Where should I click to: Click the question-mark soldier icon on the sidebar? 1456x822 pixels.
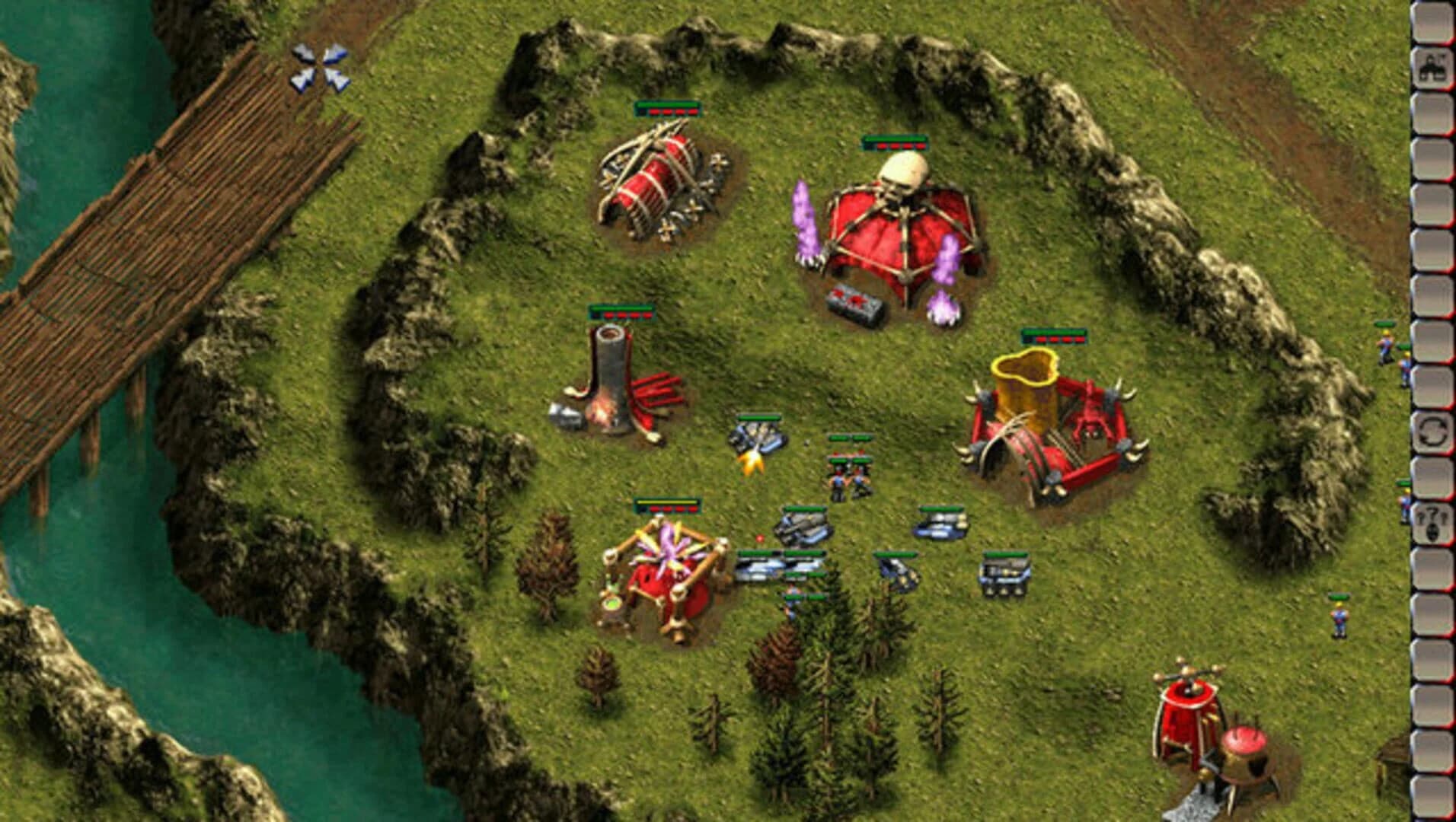(1429, 520)
